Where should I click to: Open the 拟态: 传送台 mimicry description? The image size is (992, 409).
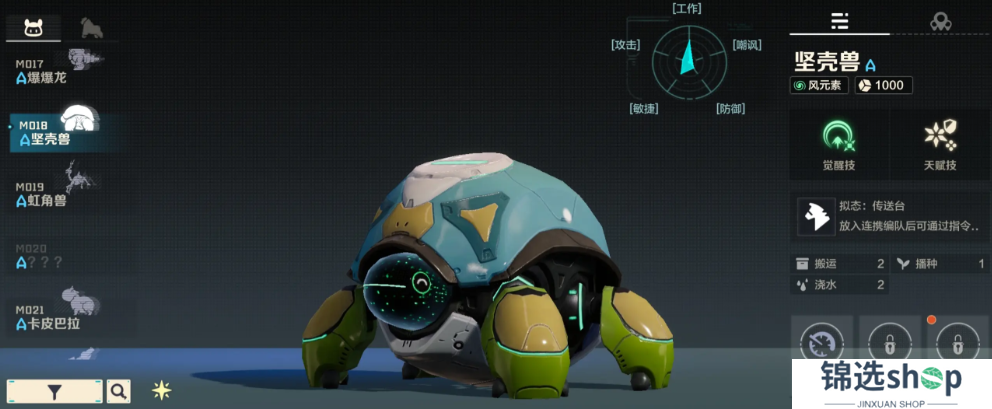point(888,217)
